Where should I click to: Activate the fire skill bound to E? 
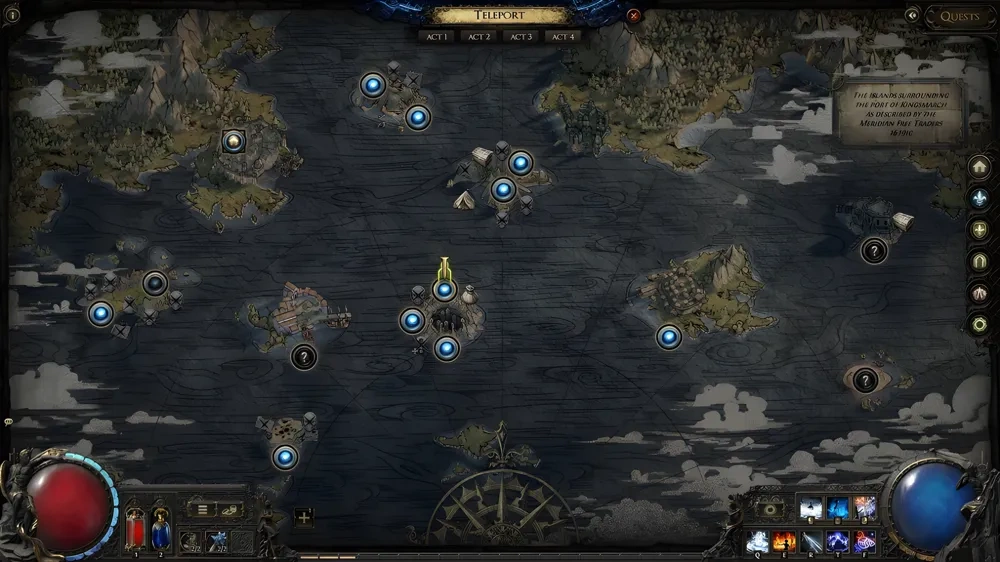click(x=784, y=542)
